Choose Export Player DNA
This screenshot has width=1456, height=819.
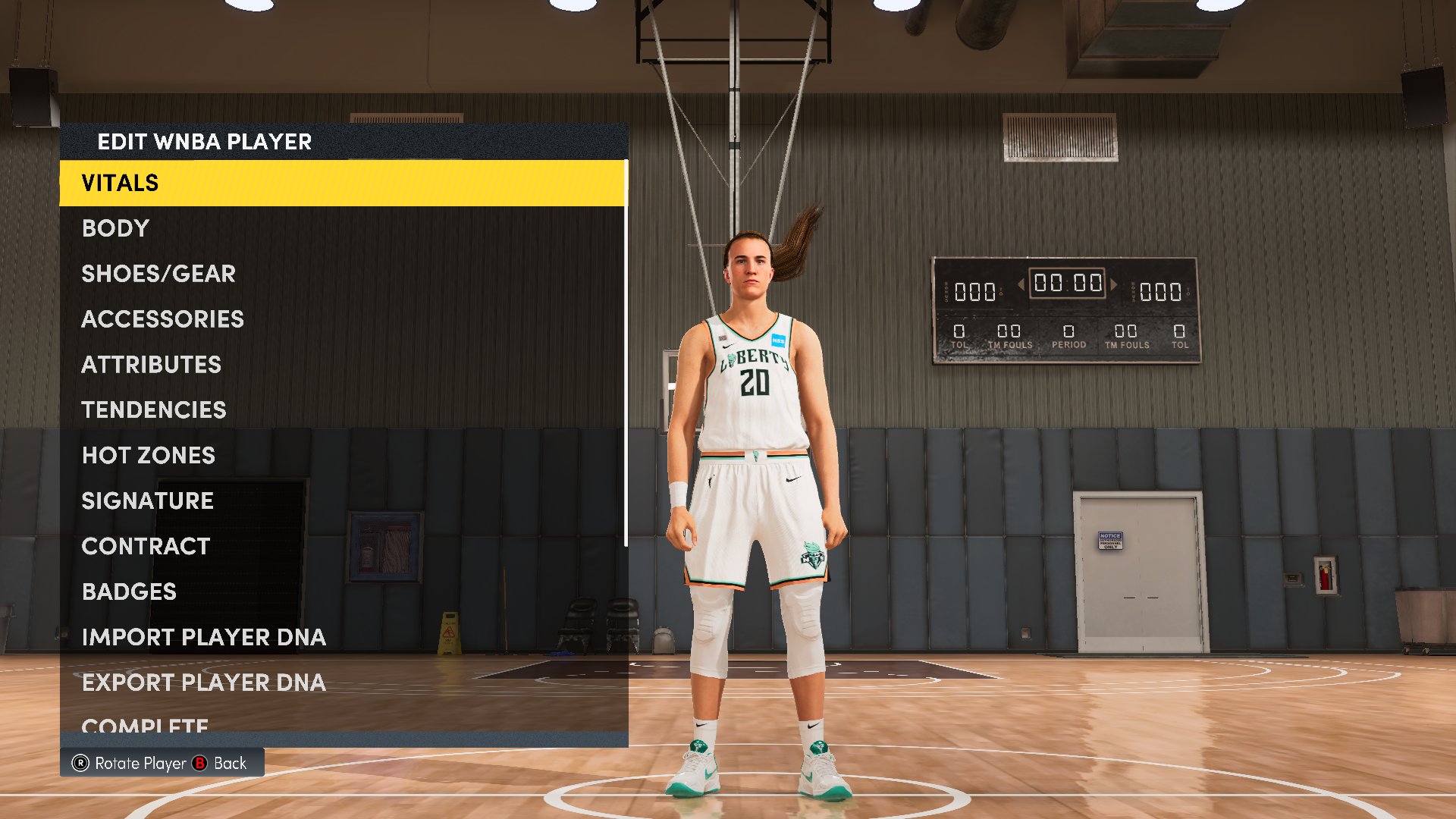[x=203, y=682]
